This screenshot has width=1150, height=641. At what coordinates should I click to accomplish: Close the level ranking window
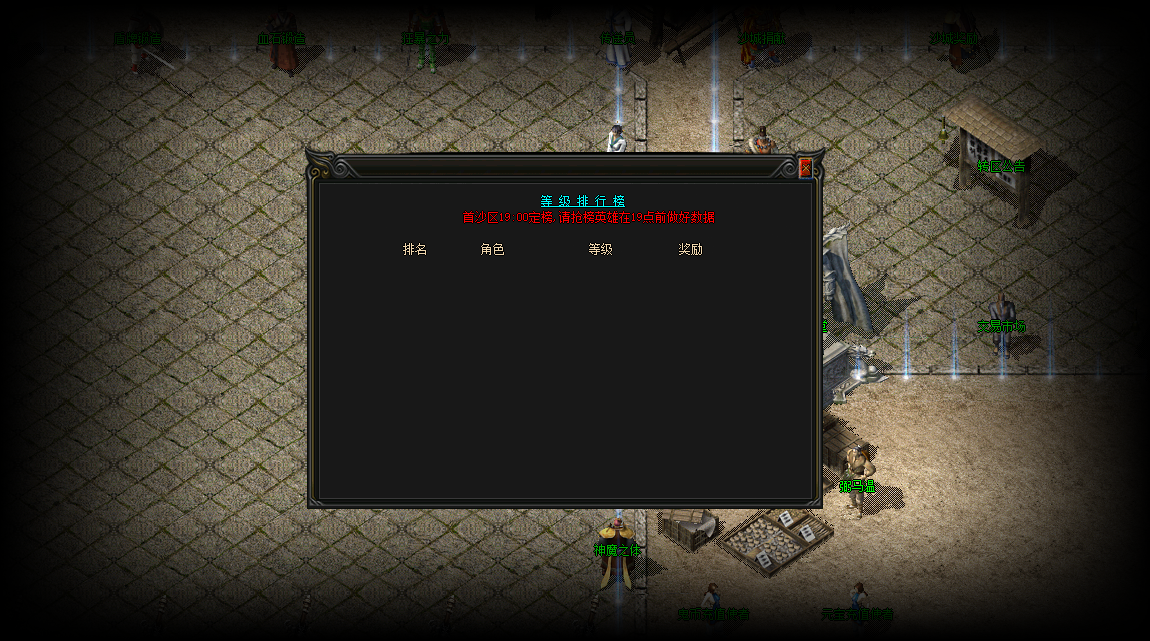tap(805, 168)
